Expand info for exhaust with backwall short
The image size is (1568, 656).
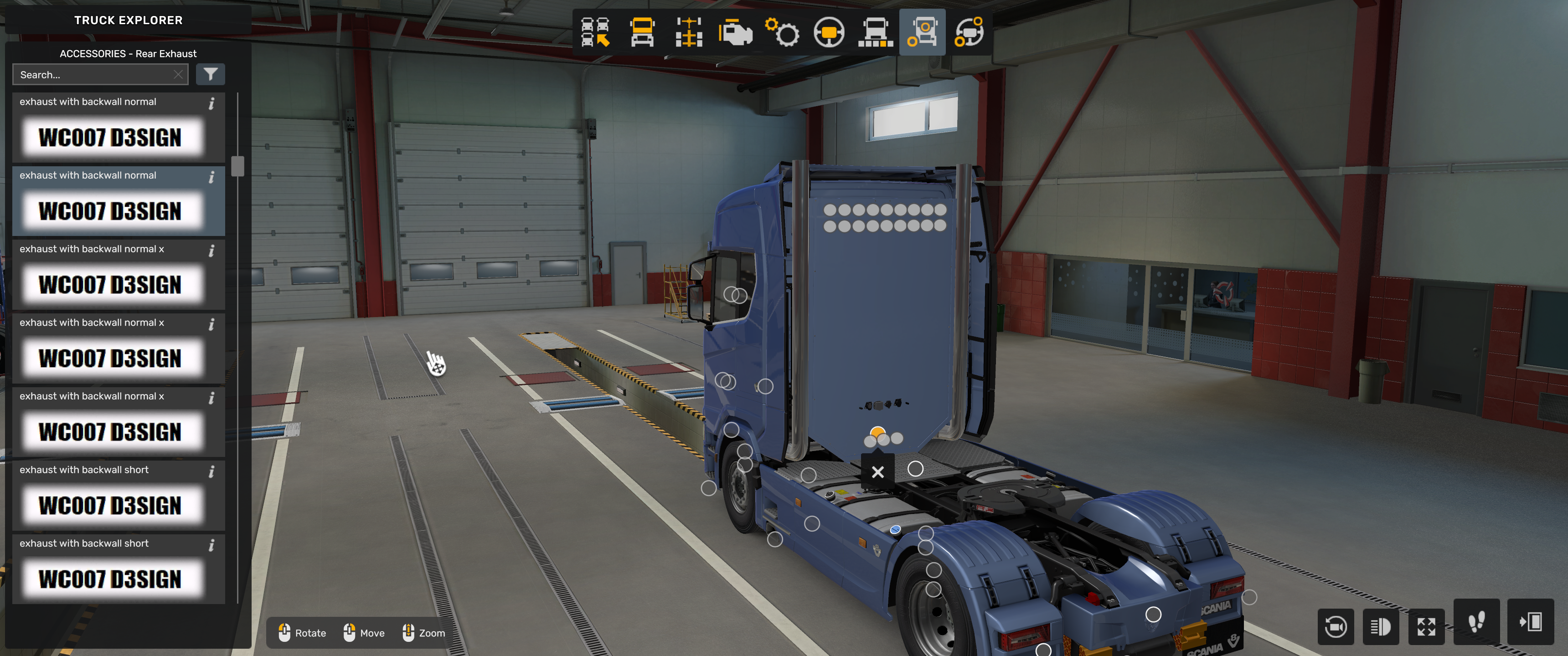pyautogui.click(x=211, y=471)
